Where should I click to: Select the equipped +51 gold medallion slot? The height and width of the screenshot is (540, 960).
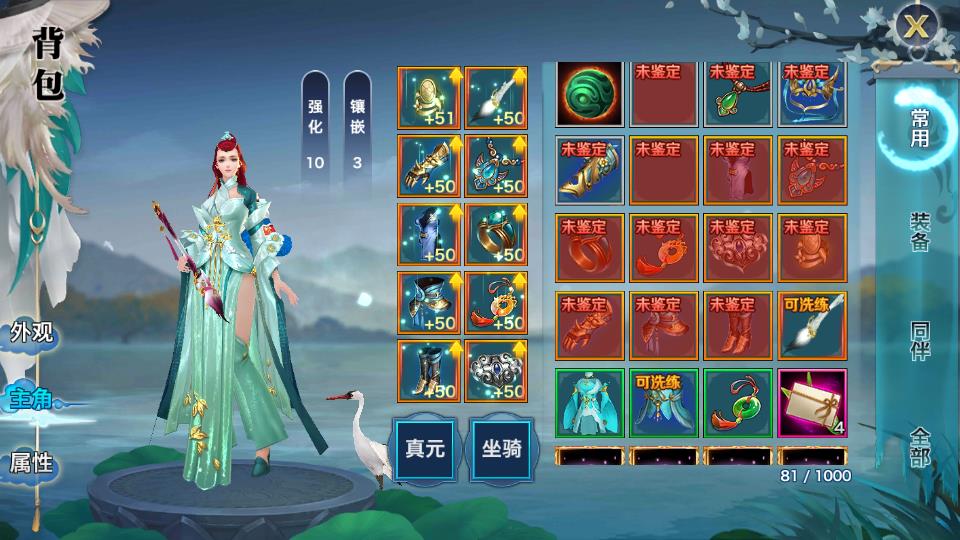[428, 97]
